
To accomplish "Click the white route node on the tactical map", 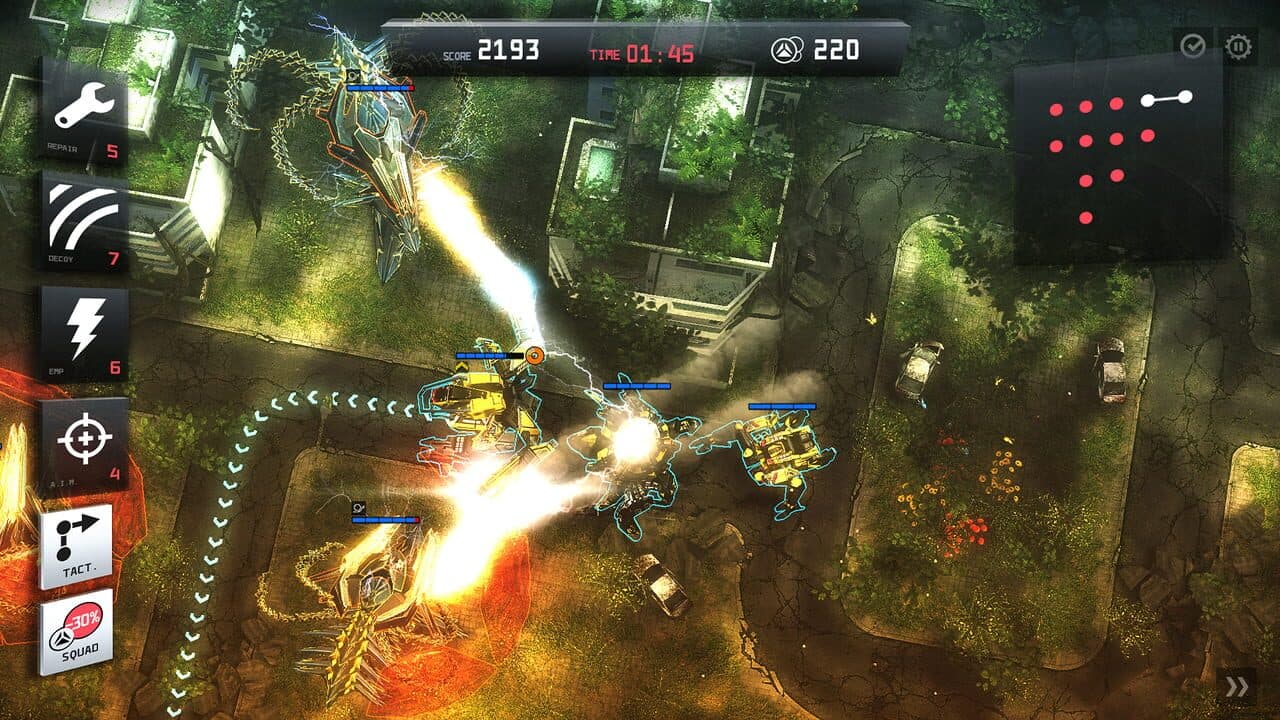I will (1148, 100).
